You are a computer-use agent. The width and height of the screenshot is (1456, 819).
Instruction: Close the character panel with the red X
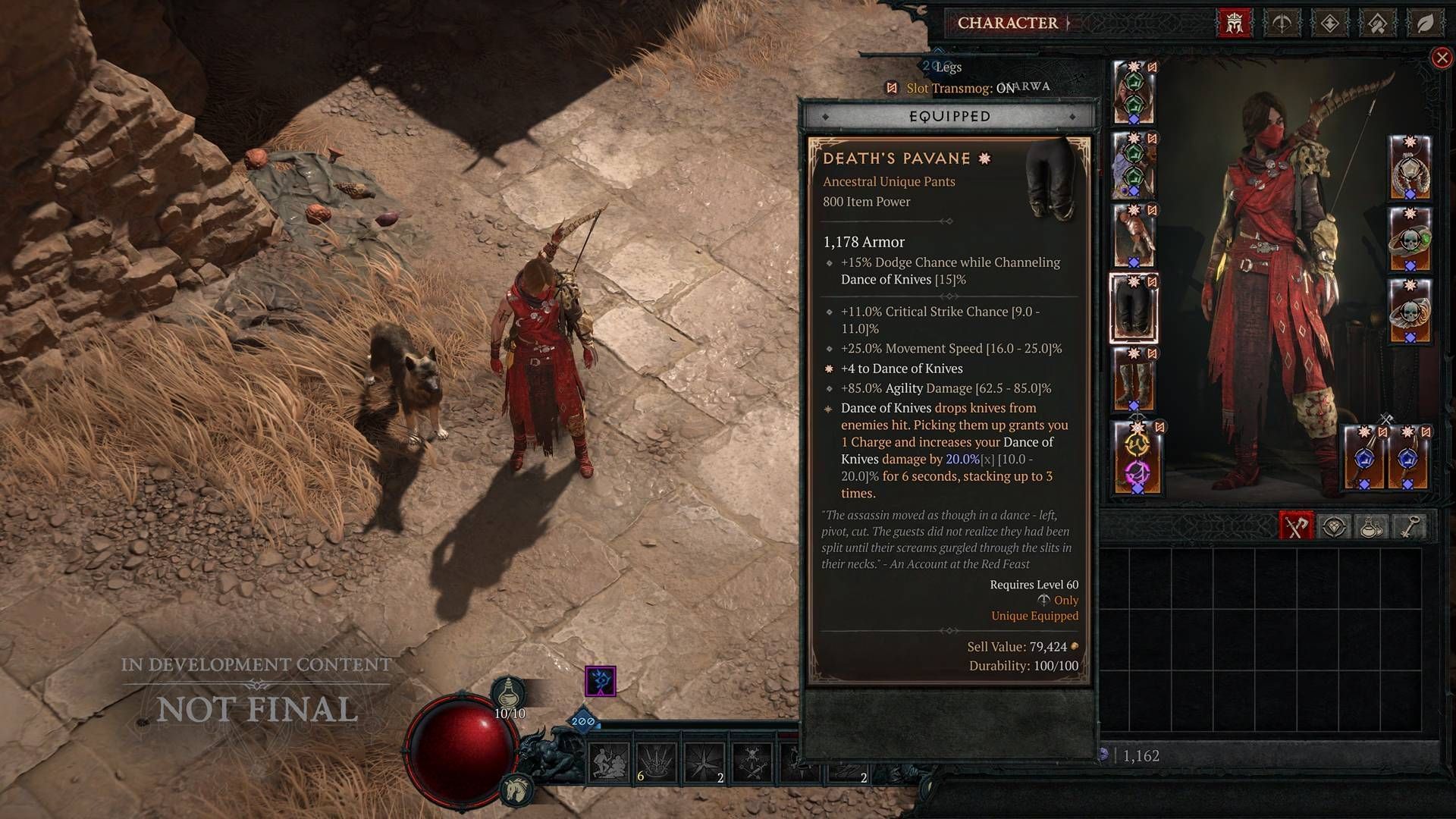pyautogui.click(x=1442, y=58)
